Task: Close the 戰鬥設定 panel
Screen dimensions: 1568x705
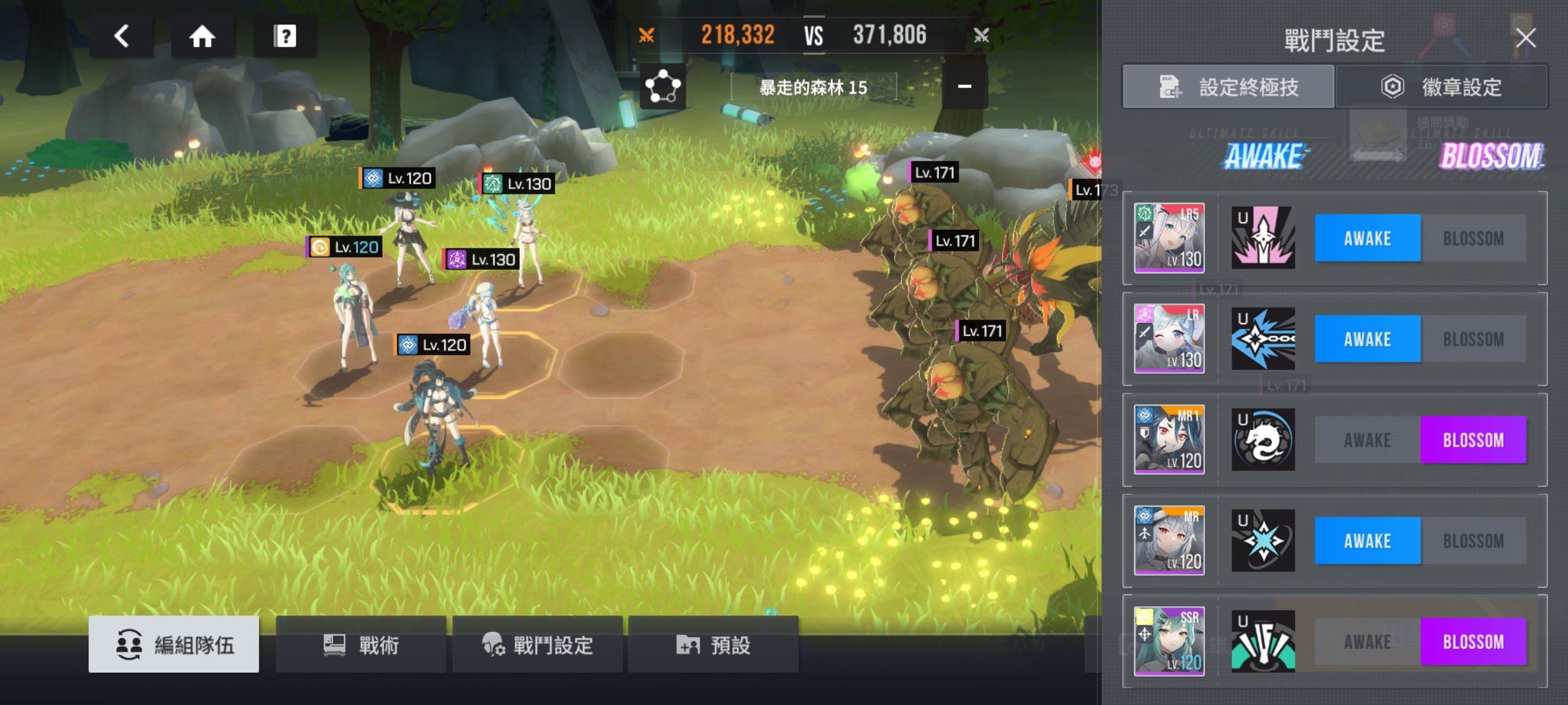Action: pos(1525,38)
